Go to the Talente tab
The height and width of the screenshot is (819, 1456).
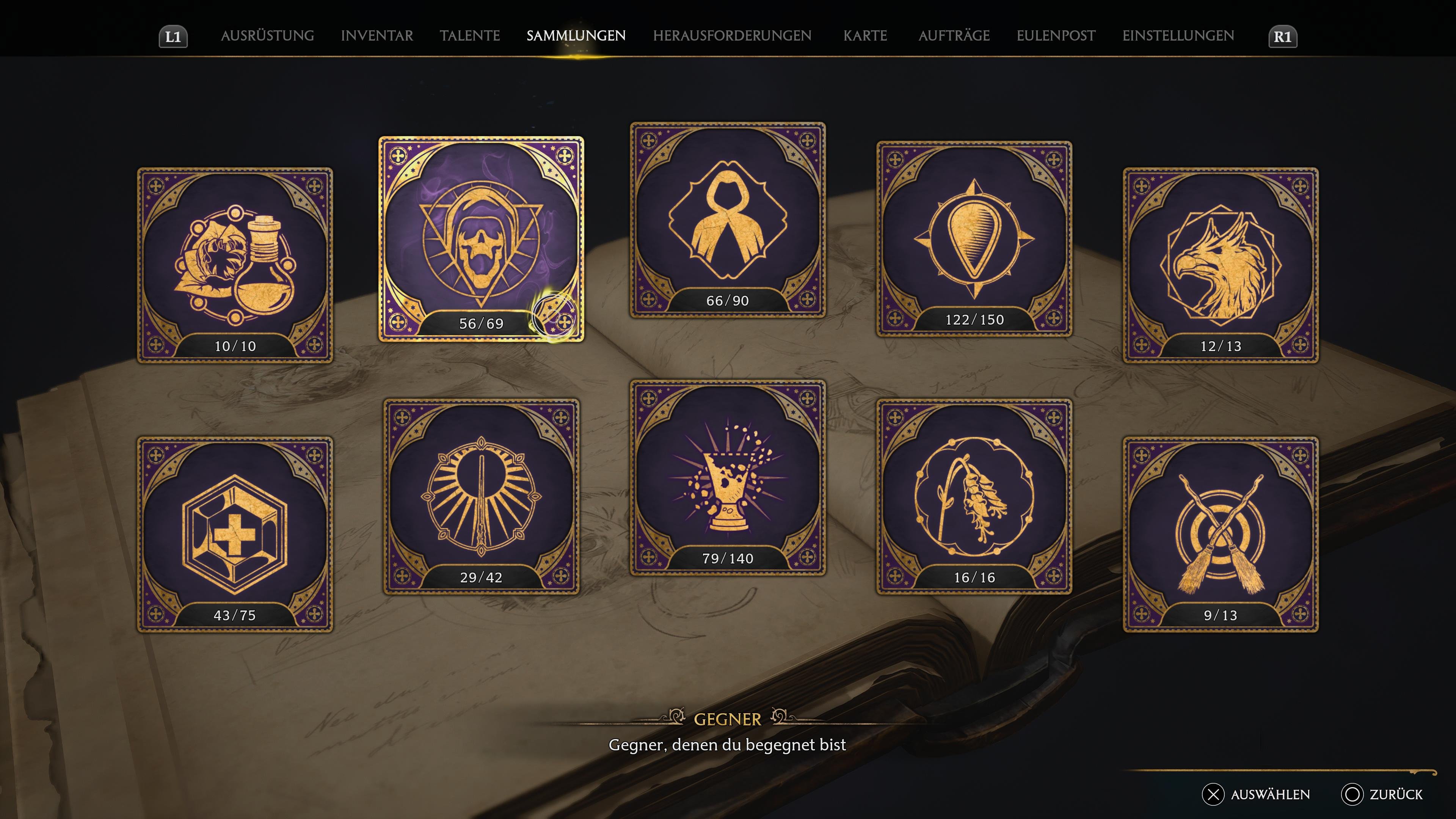[470, 36]
